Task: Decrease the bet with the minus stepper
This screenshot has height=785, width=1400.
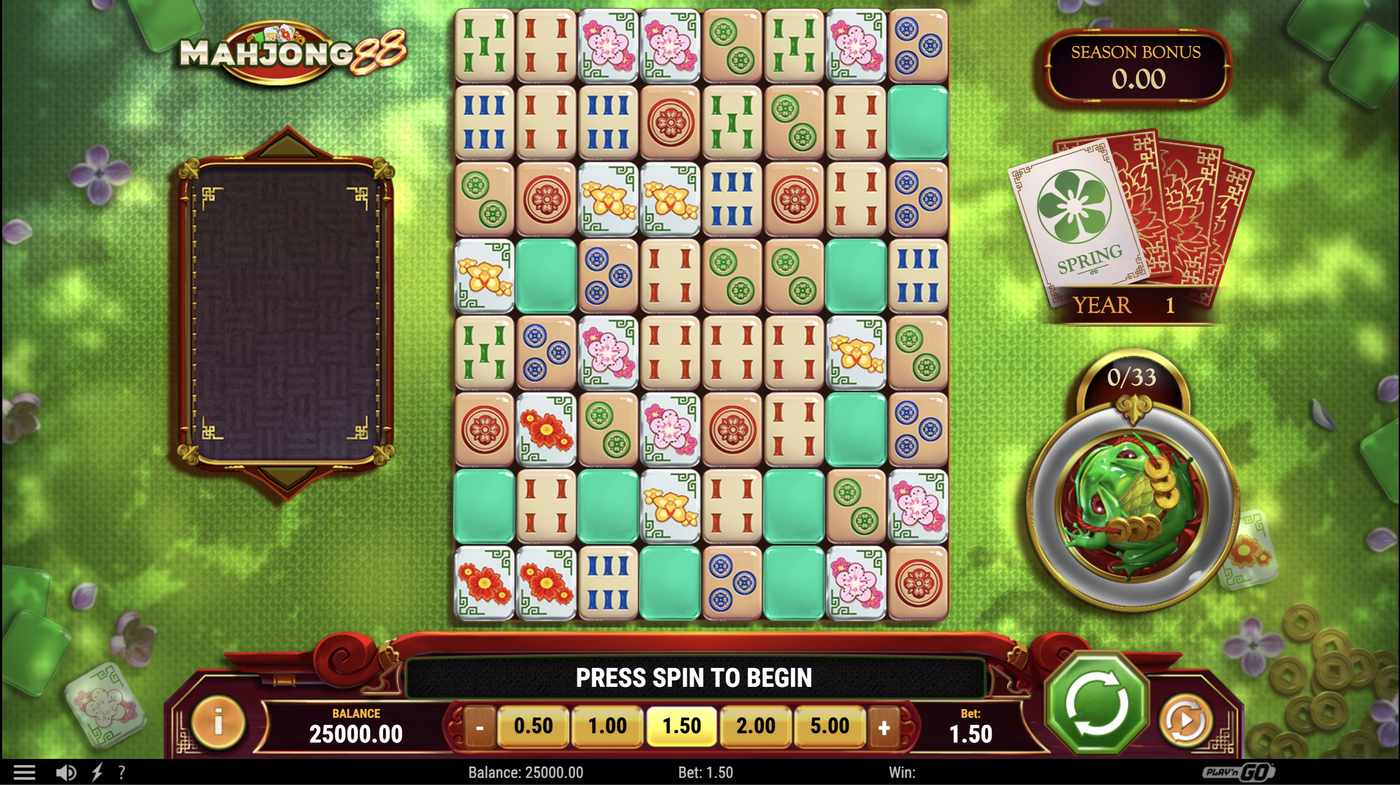Action: (x=479, y=726)
